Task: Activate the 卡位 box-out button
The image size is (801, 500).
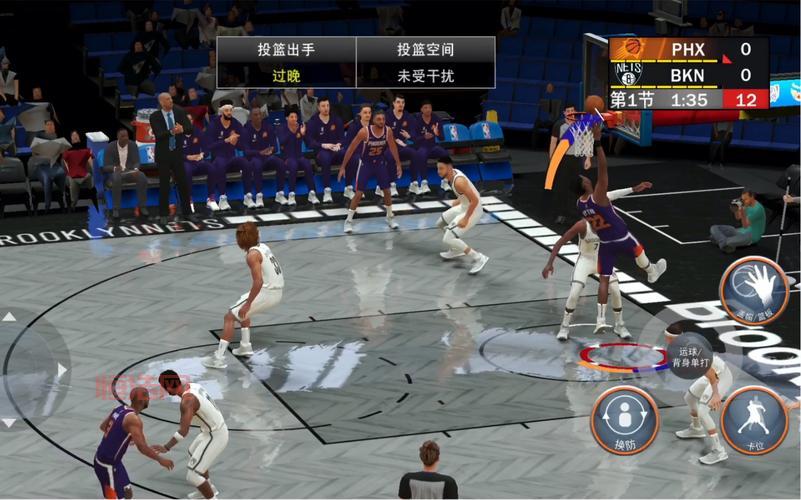Action: [754, 420]
